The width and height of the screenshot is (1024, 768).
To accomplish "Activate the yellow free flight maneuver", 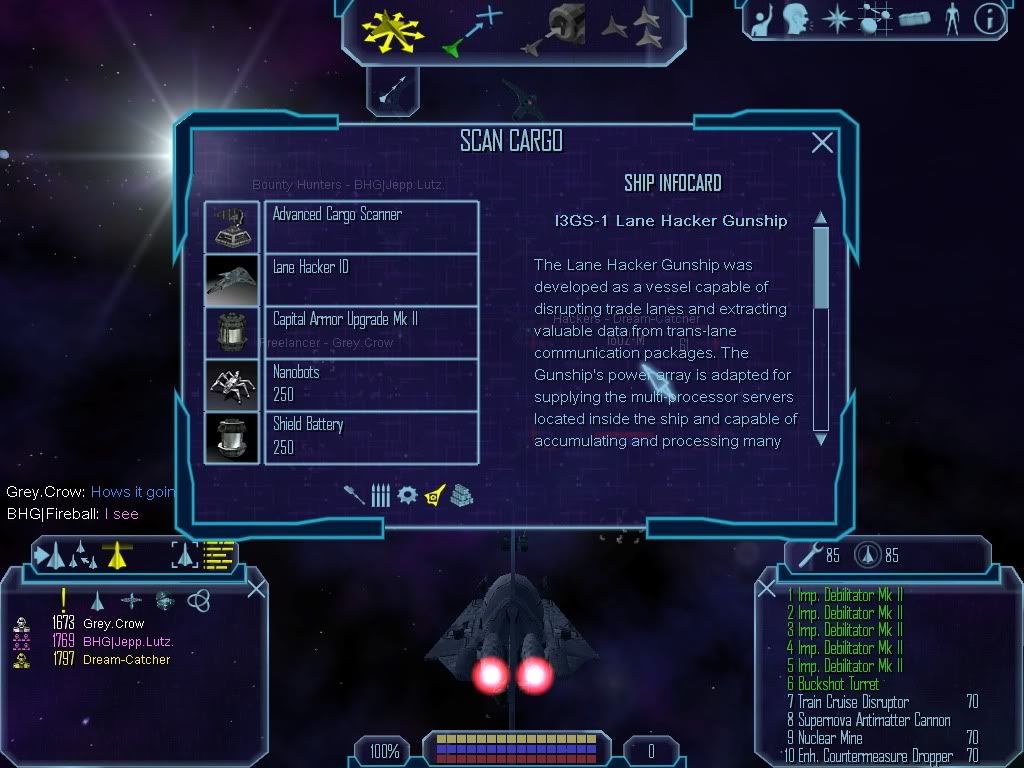I will tap(393, 29).
